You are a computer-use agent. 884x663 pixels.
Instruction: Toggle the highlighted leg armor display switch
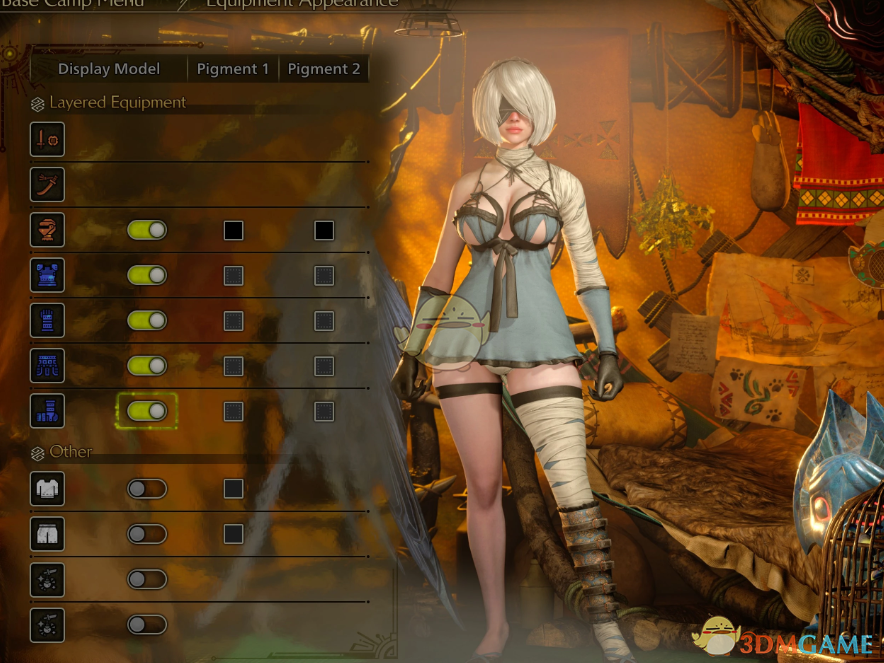(147, 410)
